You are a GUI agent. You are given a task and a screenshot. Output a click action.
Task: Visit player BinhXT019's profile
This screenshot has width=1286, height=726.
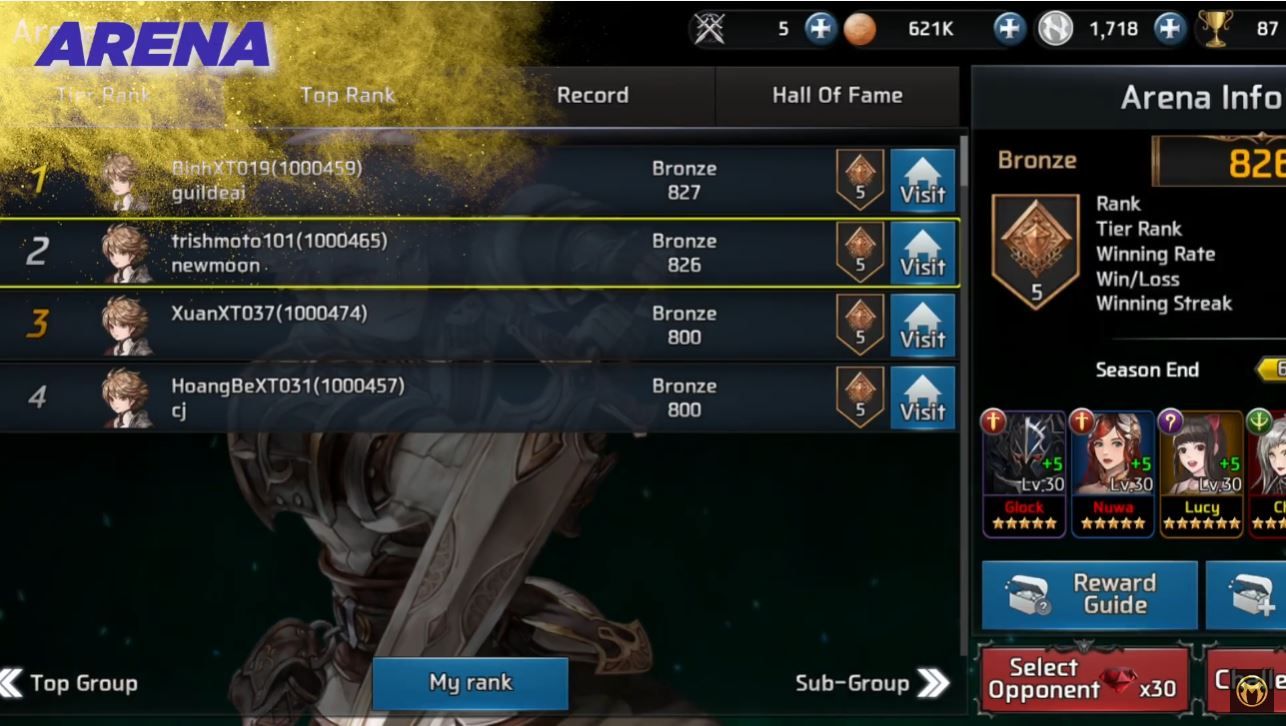coord(922,181)
